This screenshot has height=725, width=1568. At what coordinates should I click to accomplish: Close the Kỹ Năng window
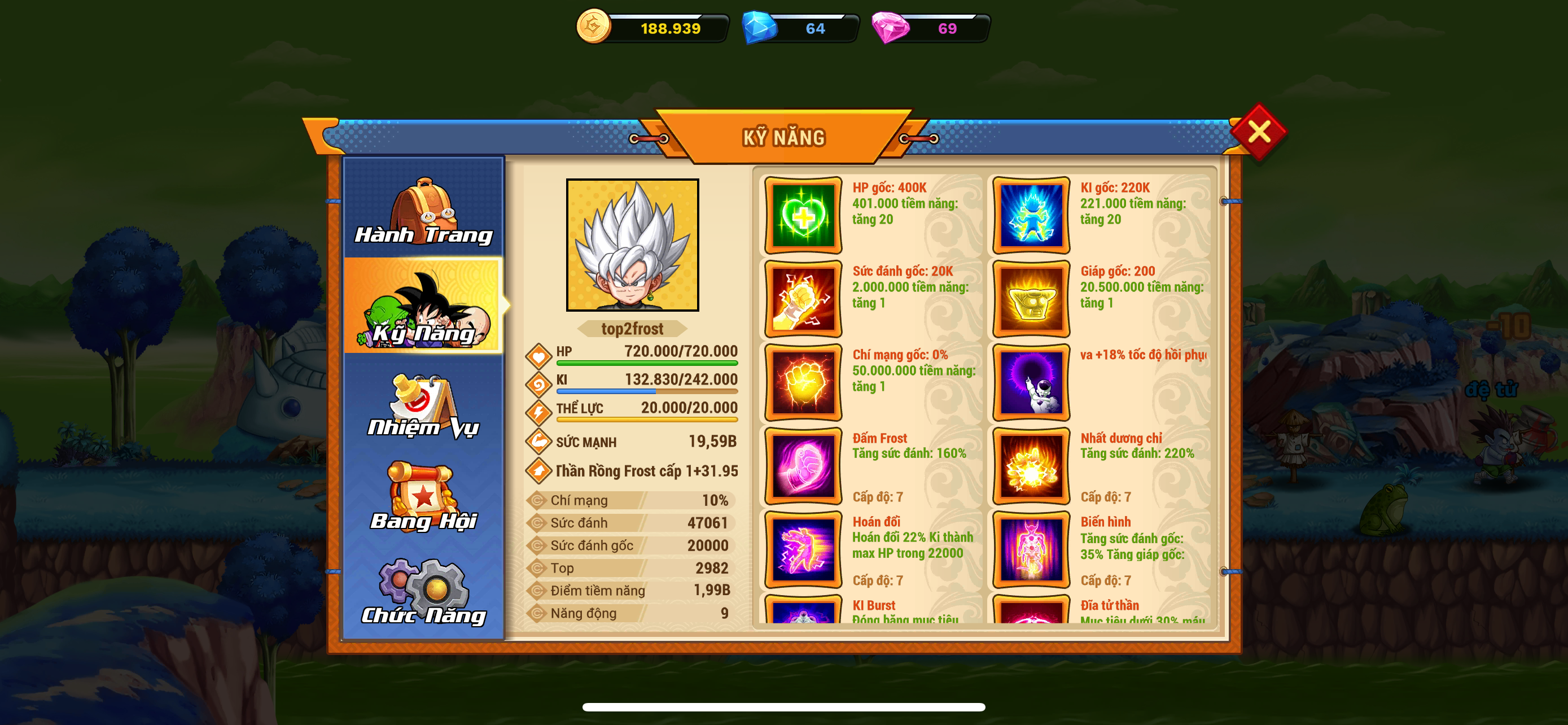pos(1258,132)
